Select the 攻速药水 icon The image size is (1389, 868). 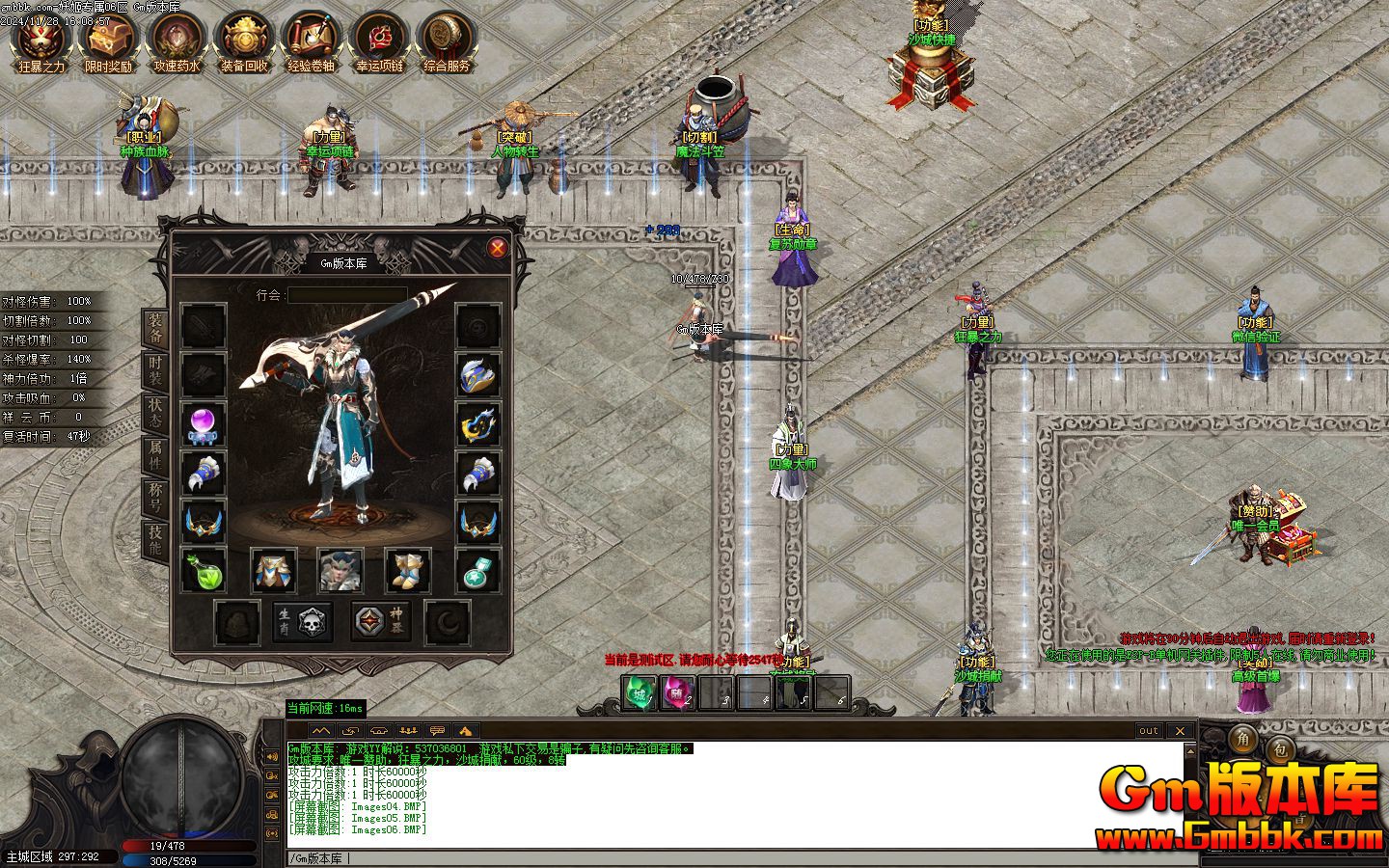[176, 42]
